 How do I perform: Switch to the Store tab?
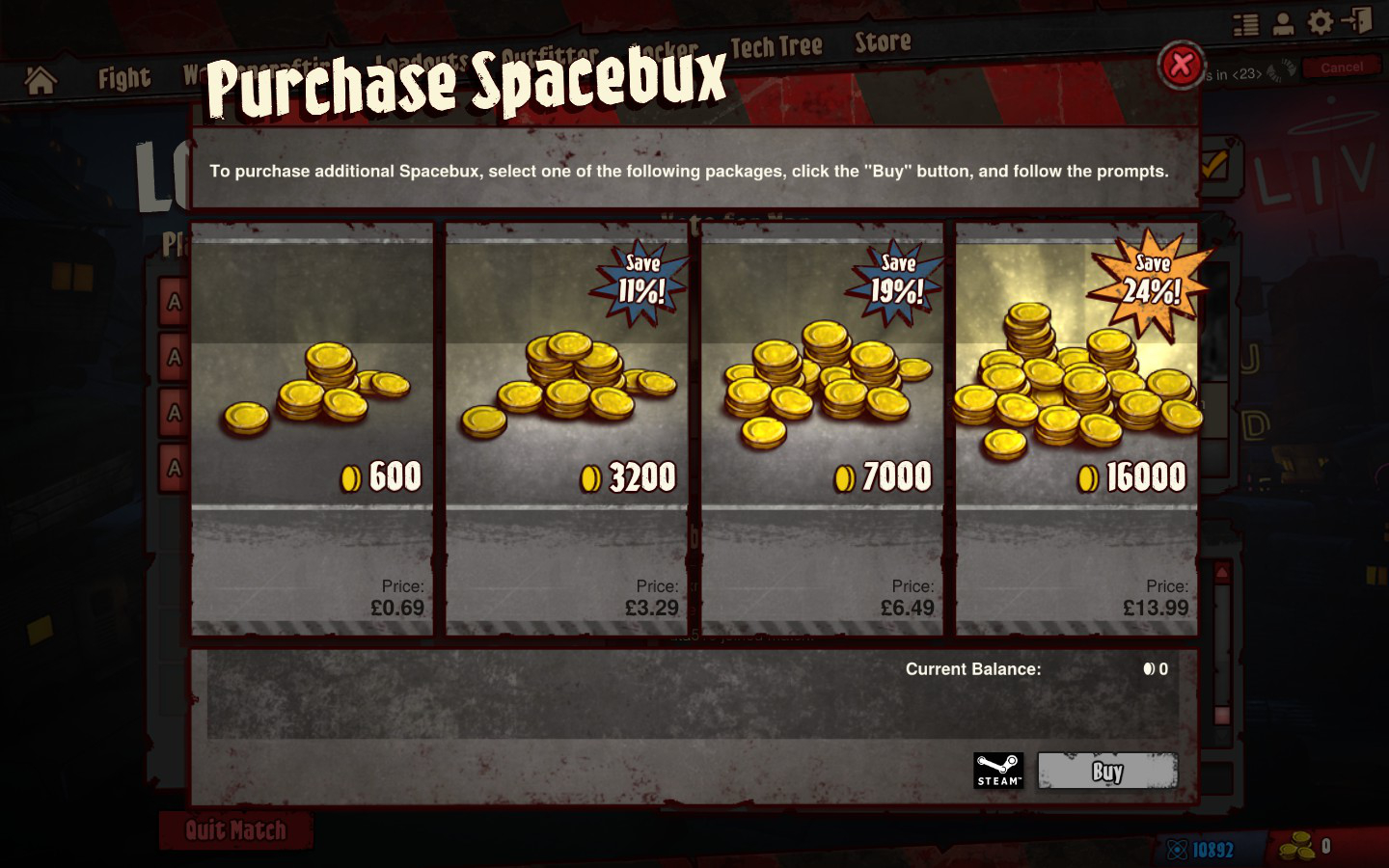pos(883,42)
